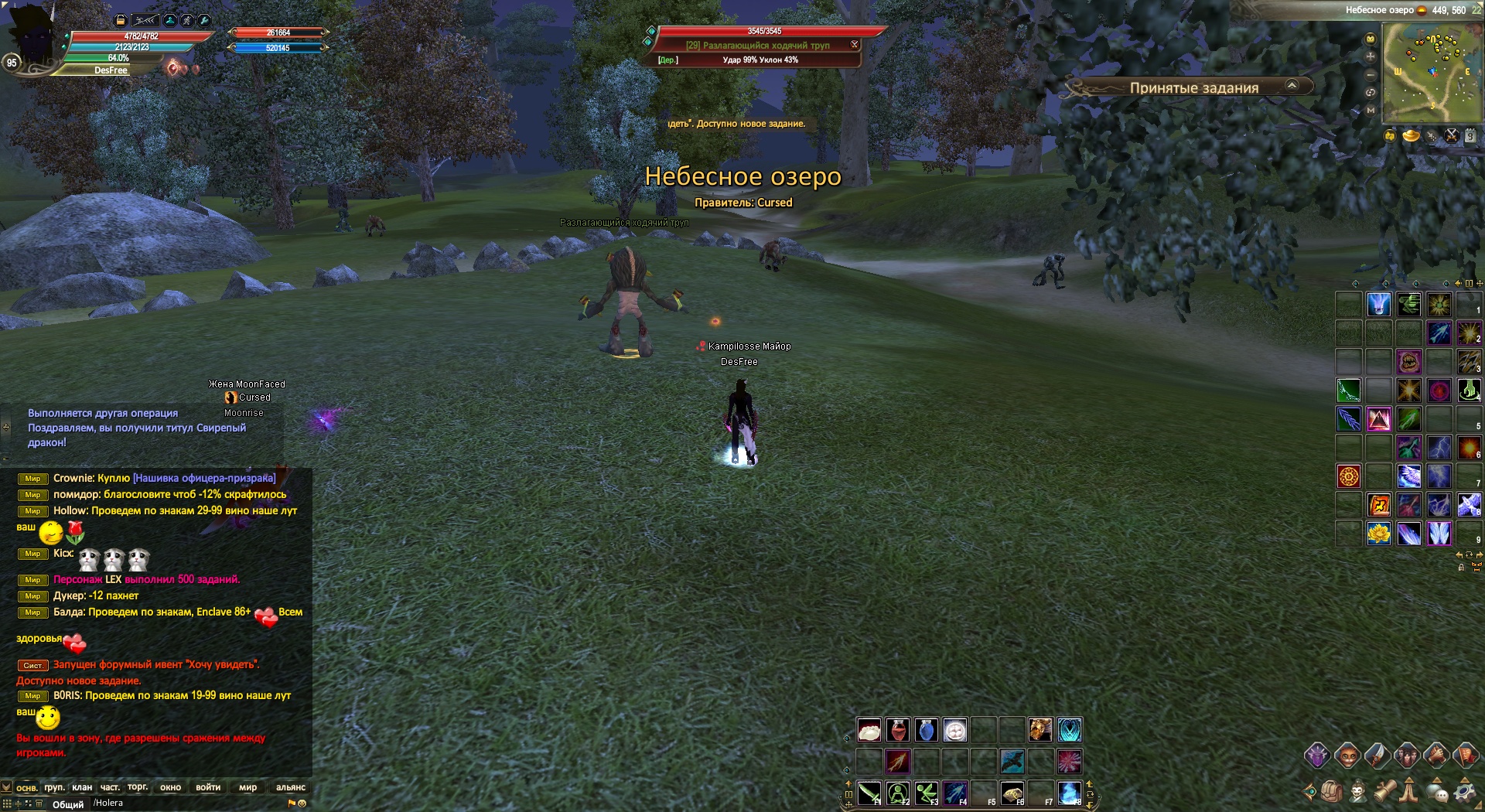Screen dimensions: 1485x812
Task: Open the character portrait menu icon
Action: [x=1358, y=792]
